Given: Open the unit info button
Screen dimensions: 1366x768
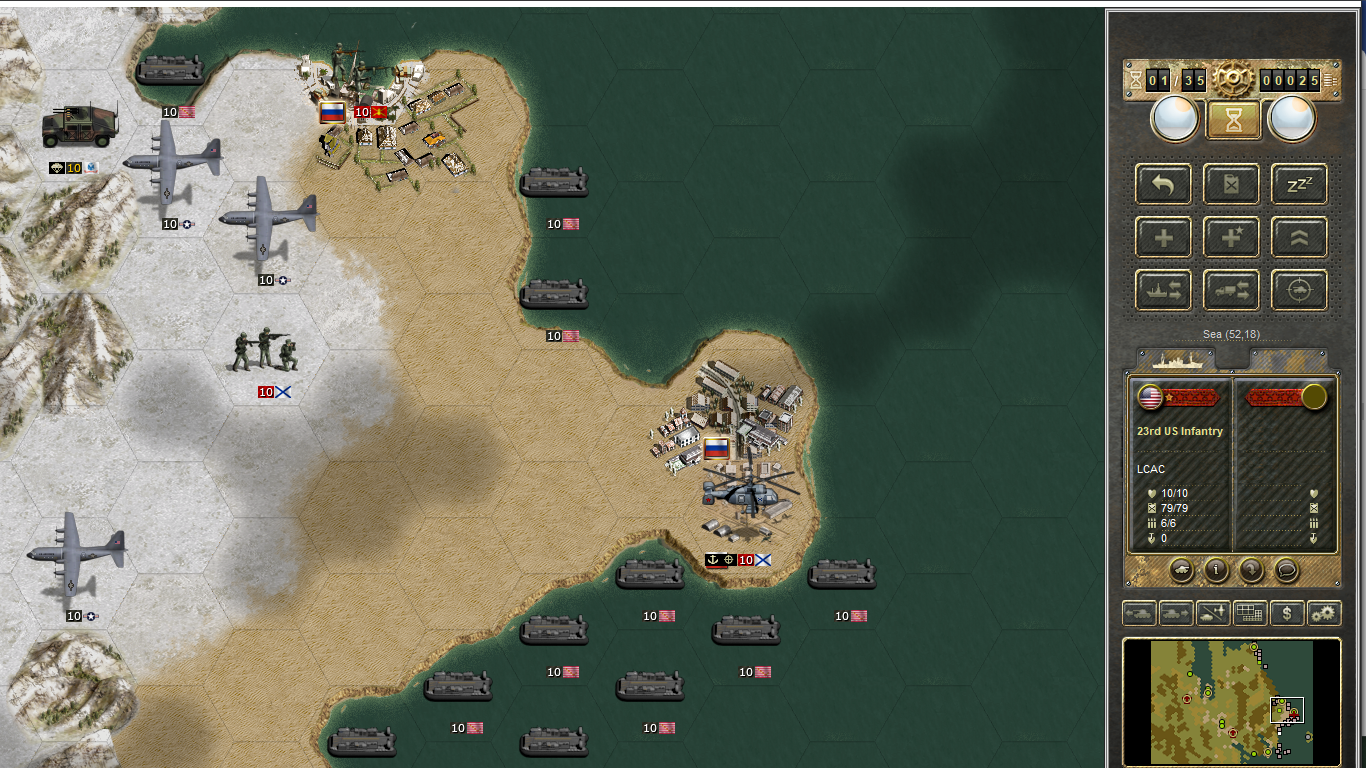Looking at the screenshot, I should [1216, 570].
